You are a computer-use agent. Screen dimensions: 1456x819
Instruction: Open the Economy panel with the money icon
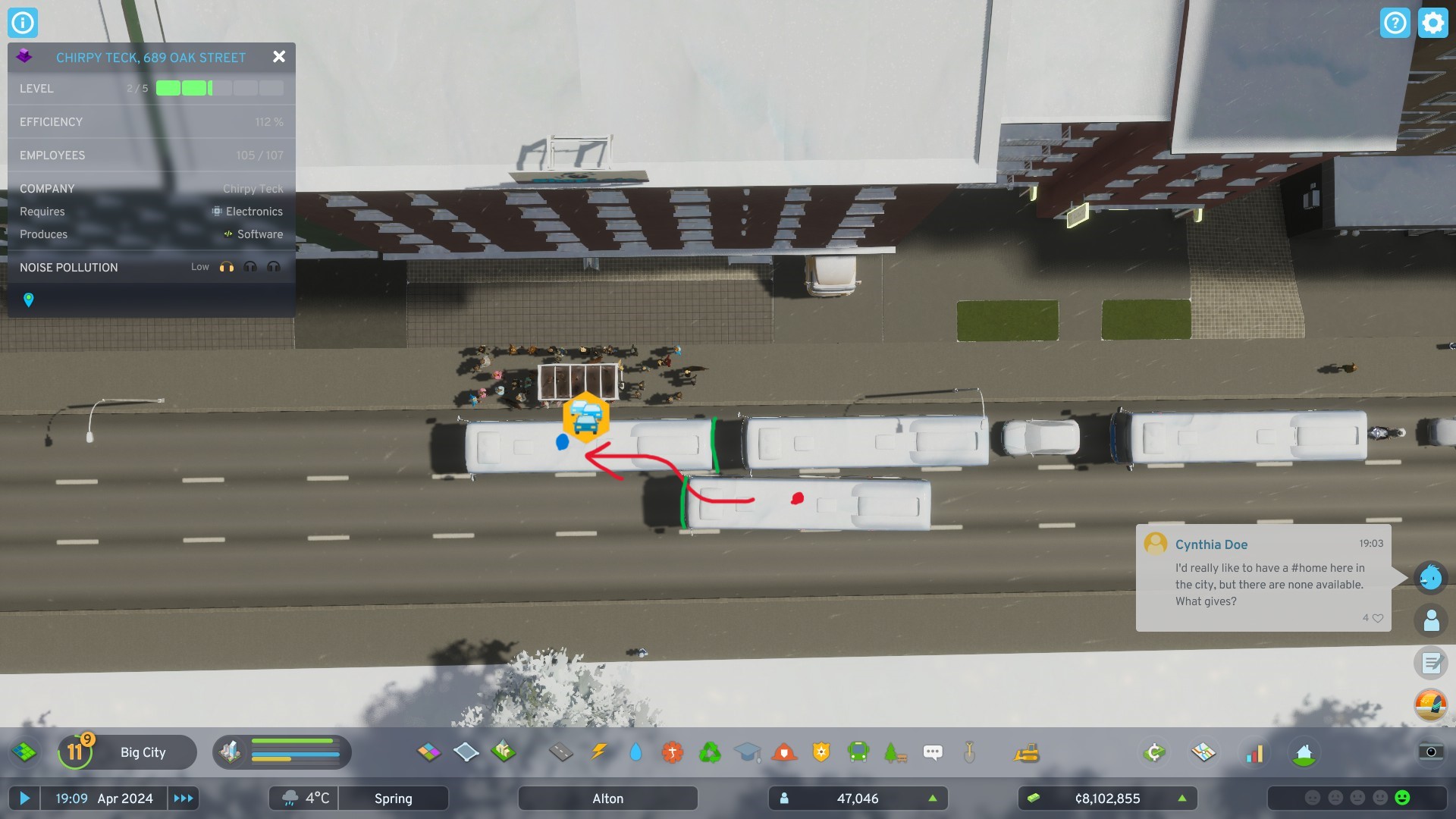point(1153,752)
